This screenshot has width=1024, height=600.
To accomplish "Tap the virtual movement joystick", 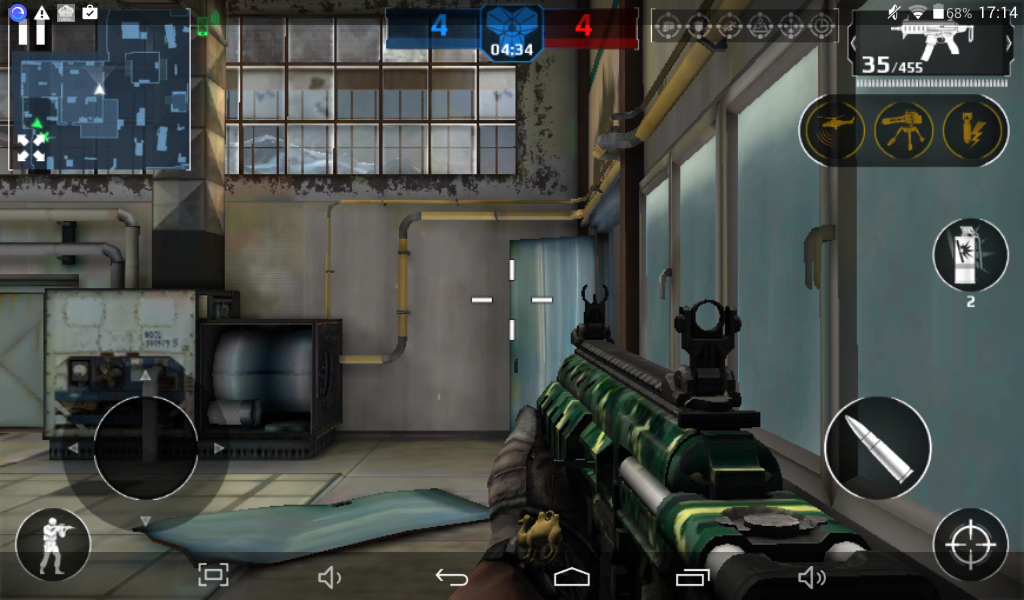I will tap(145, 448).
